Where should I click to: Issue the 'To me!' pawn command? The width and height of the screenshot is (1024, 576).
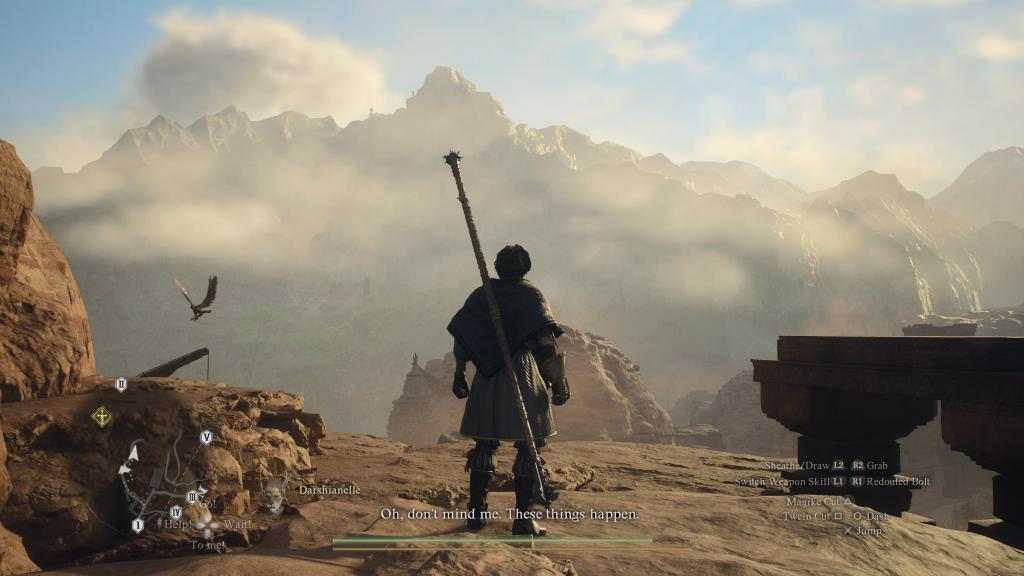tap(206, 545)
